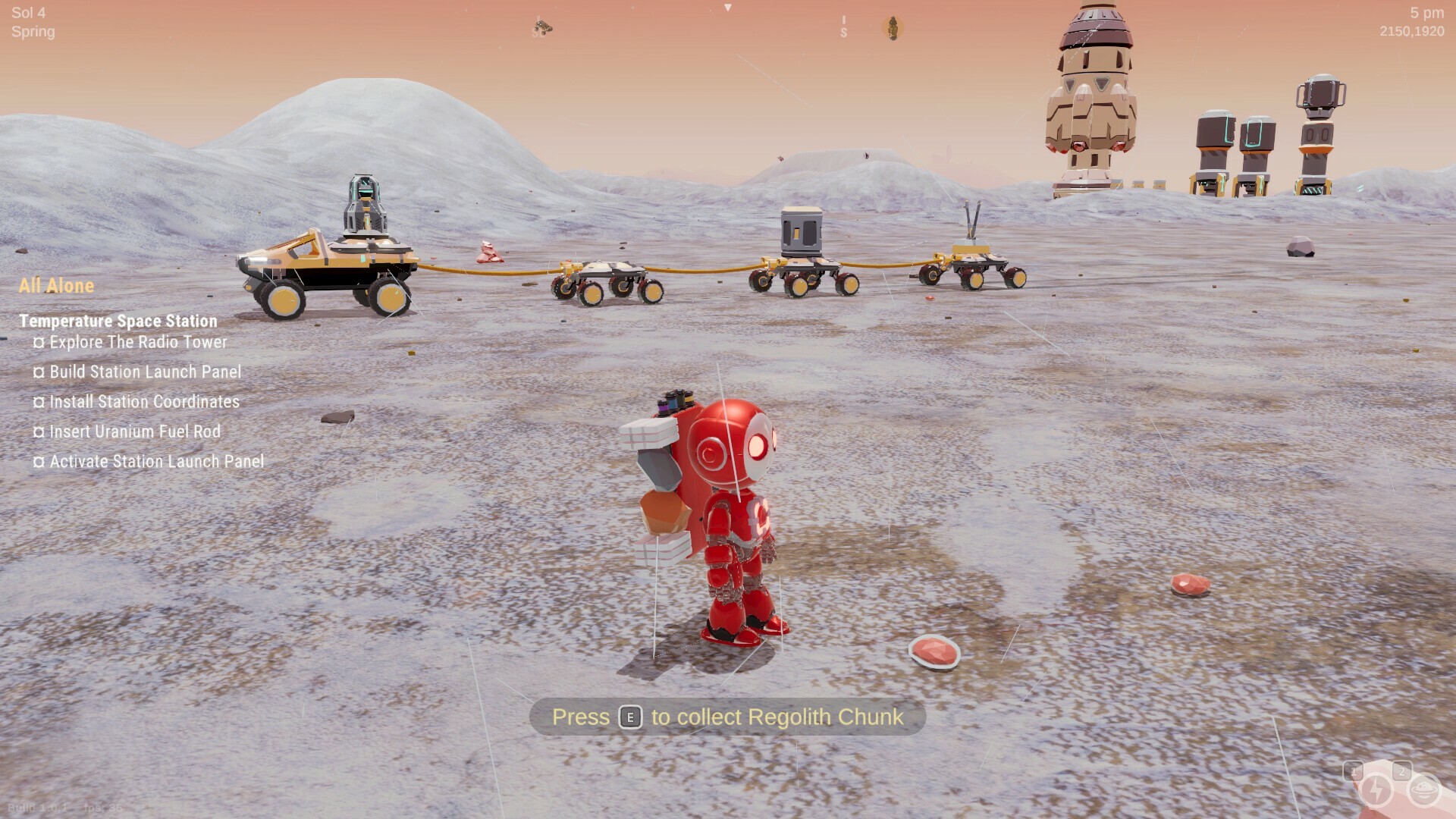The width and height of the screenshot is (1456, 819).
Task: Click the E keybind icon in the collect prompt
Action: point(632,717)
